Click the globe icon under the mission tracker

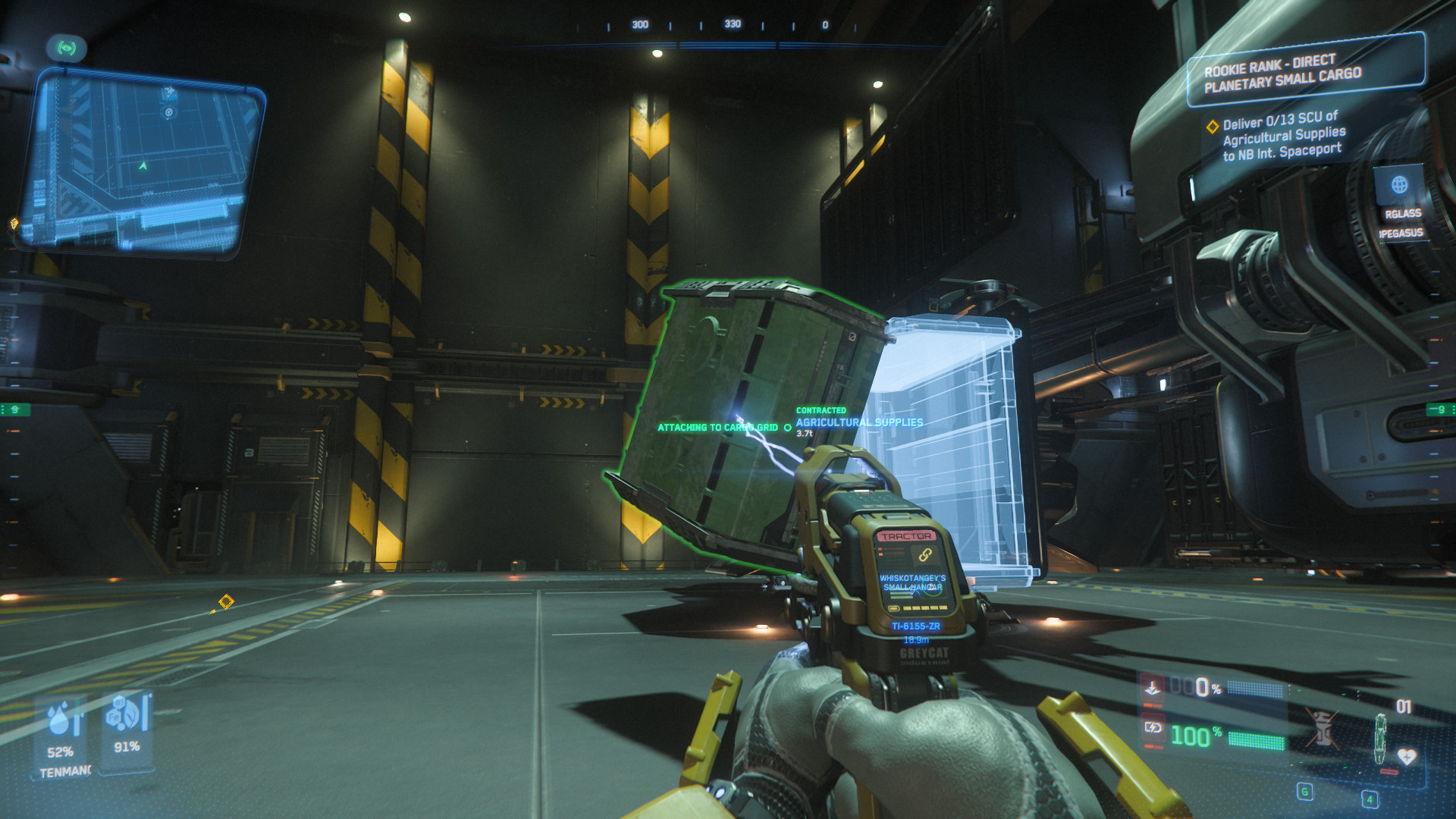pyautogui.click(x=1399, y=185)
